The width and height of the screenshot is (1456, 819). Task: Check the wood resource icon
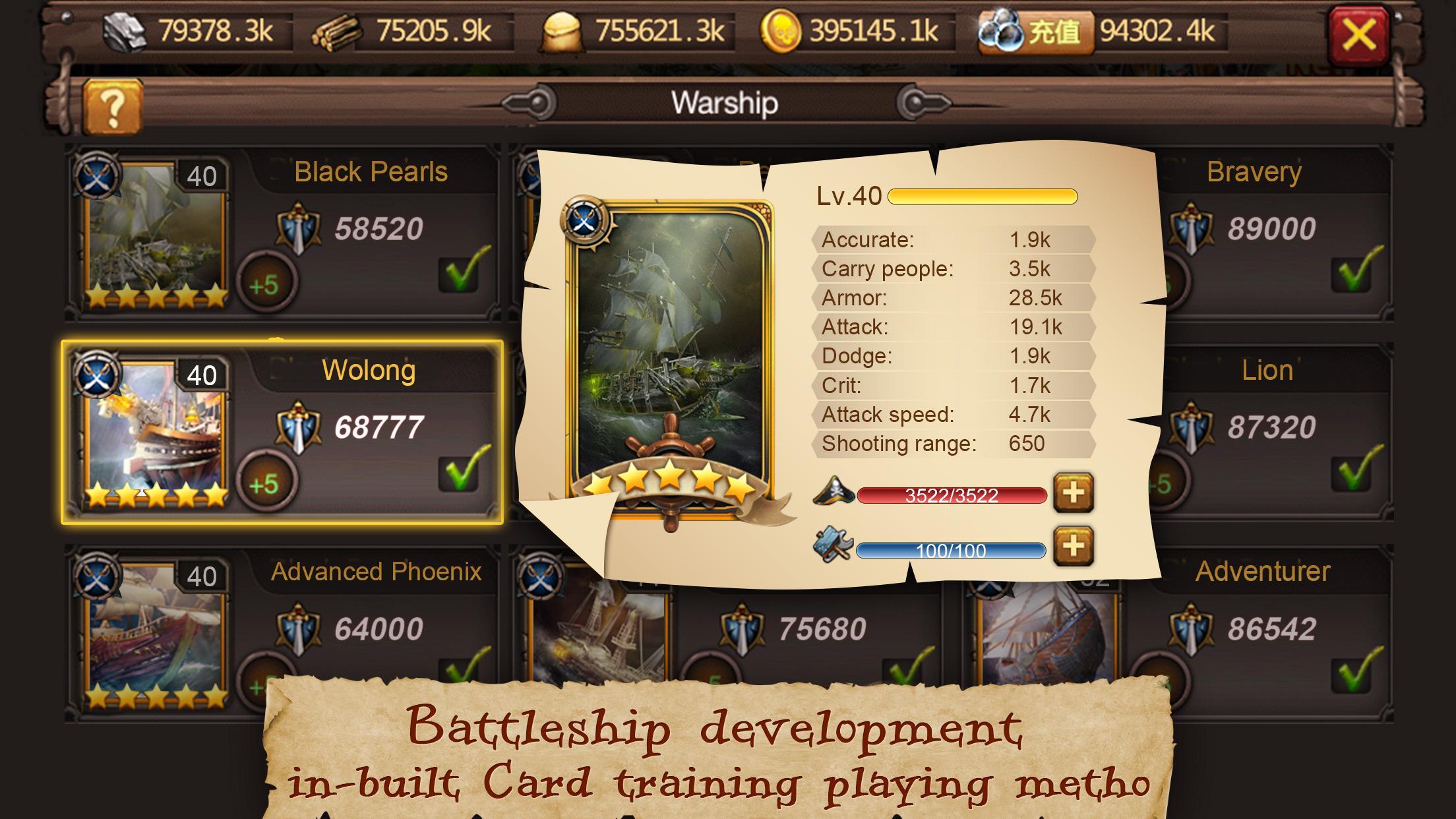(338, 30)
